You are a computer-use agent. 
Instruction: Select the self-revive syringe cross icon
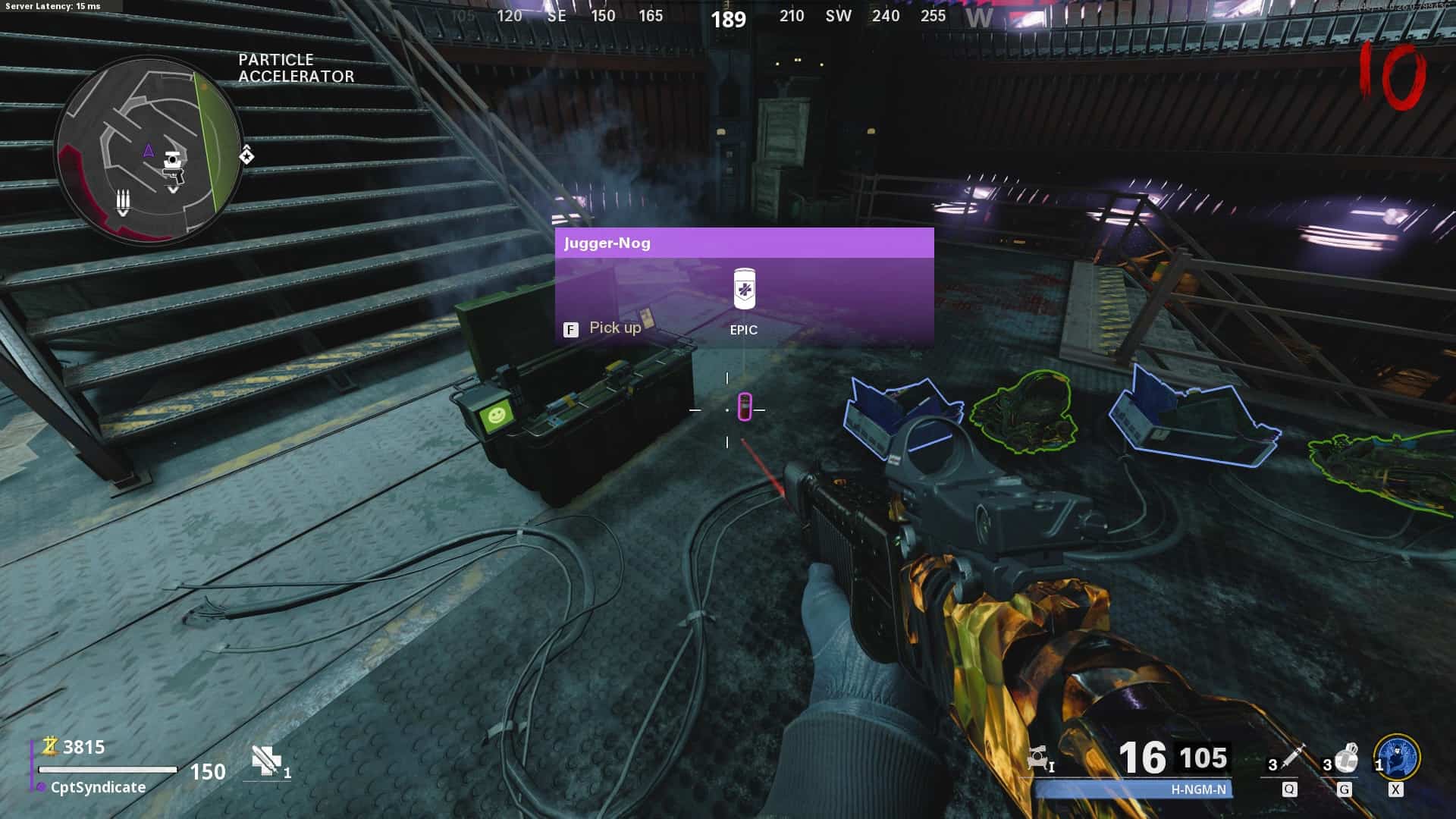click(x=266, y=760)
